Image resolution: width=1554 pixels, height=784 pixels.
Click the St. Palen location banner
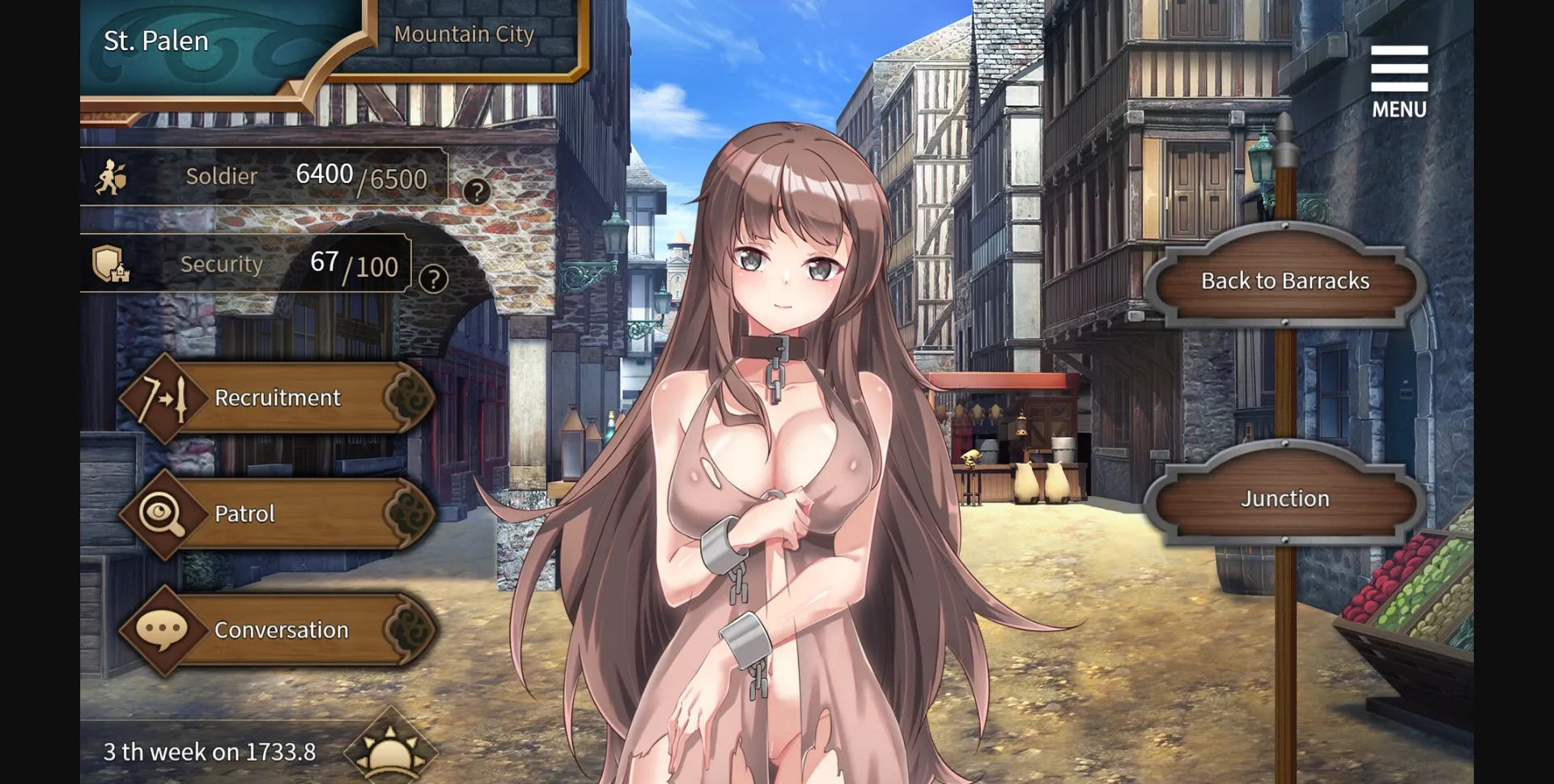tap(155, 40)
